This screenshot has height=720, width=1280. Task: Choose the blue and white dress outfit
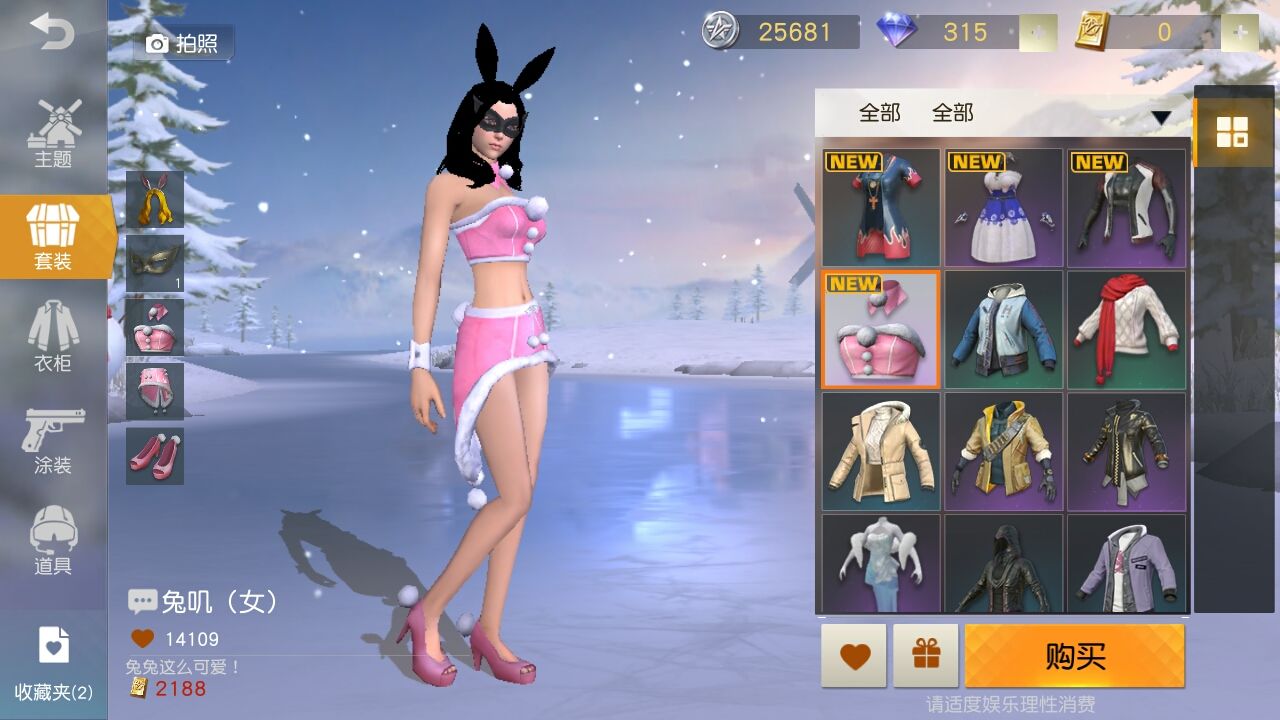(1003, 207)
